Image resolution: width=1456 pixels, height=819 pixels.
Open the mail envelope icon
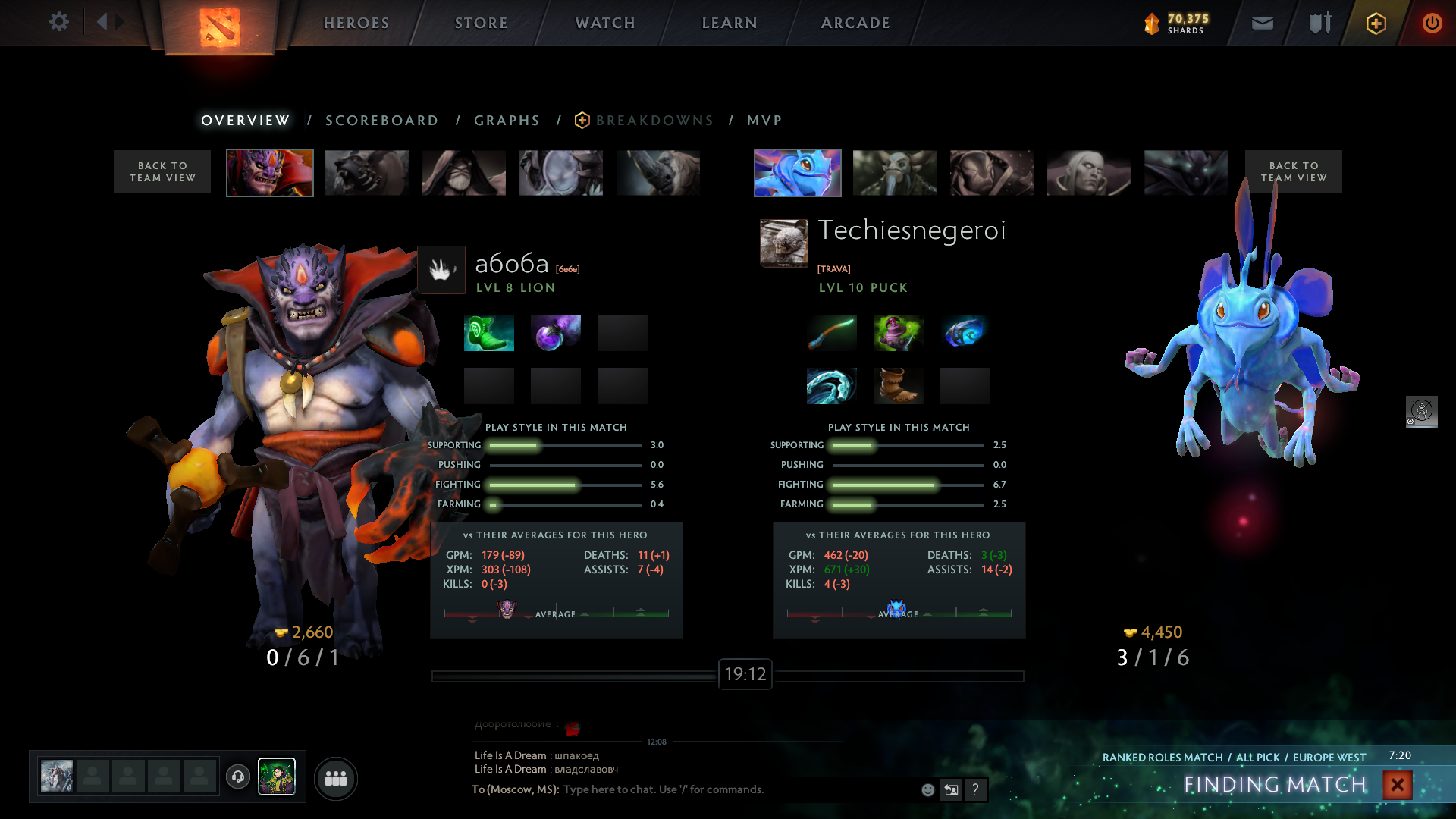pyautogui.click(x=1262, y=23)
